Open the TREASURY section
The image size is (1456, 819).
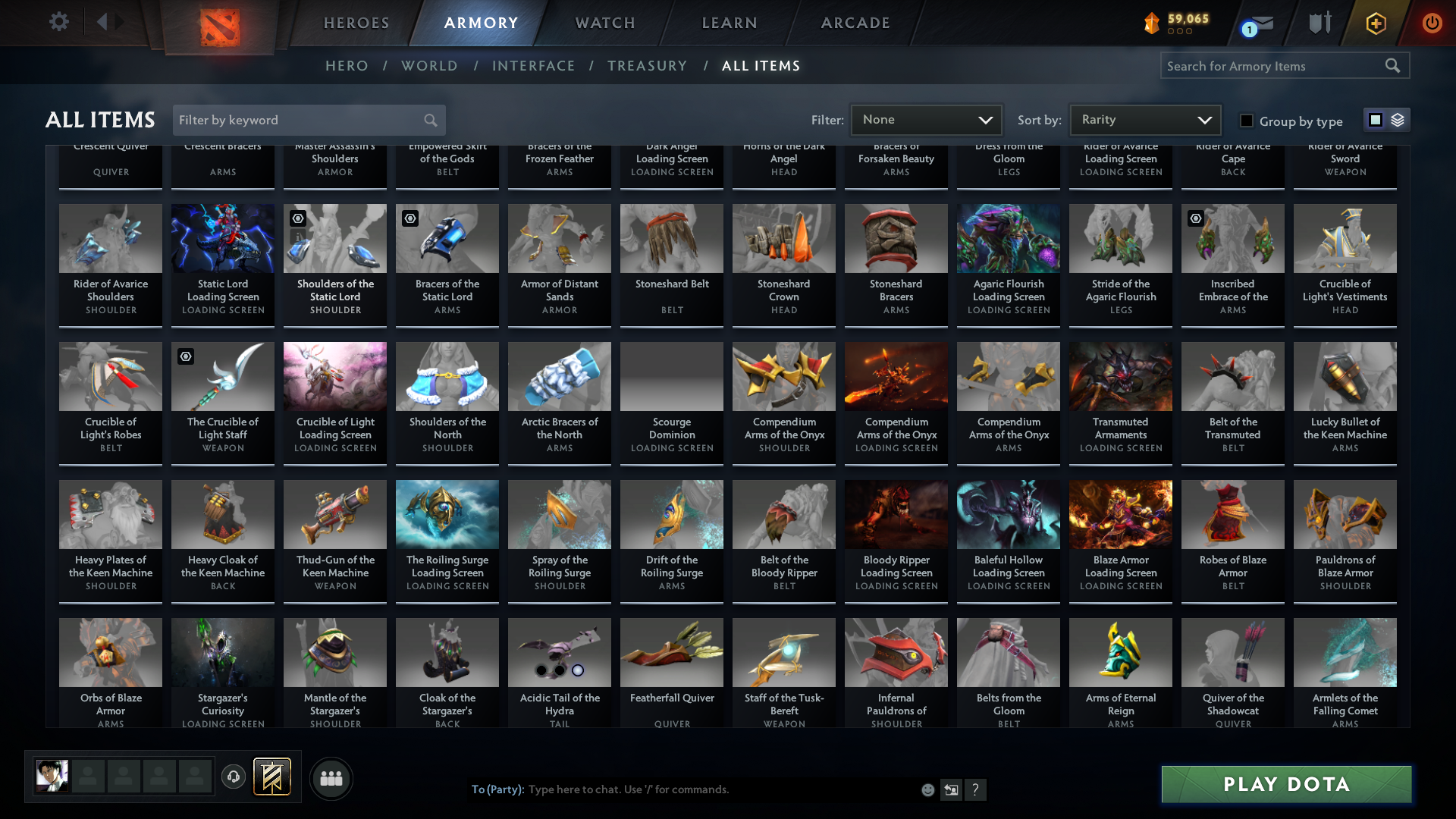647,66
